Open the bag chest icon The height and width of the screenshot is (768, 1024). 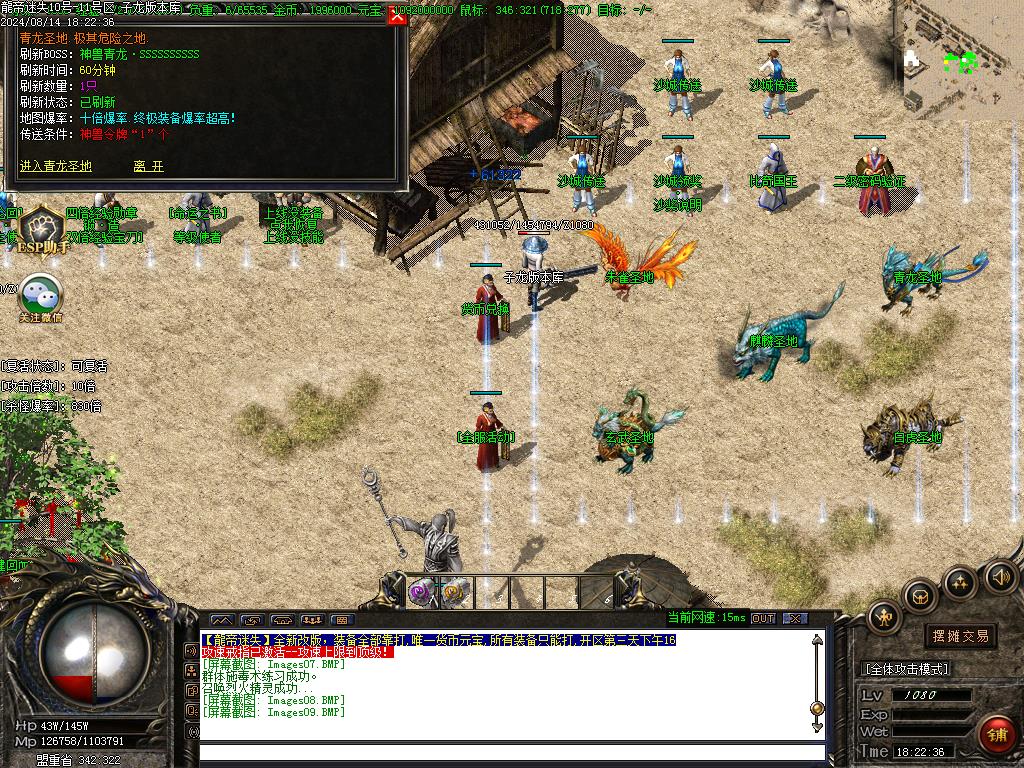921,597
